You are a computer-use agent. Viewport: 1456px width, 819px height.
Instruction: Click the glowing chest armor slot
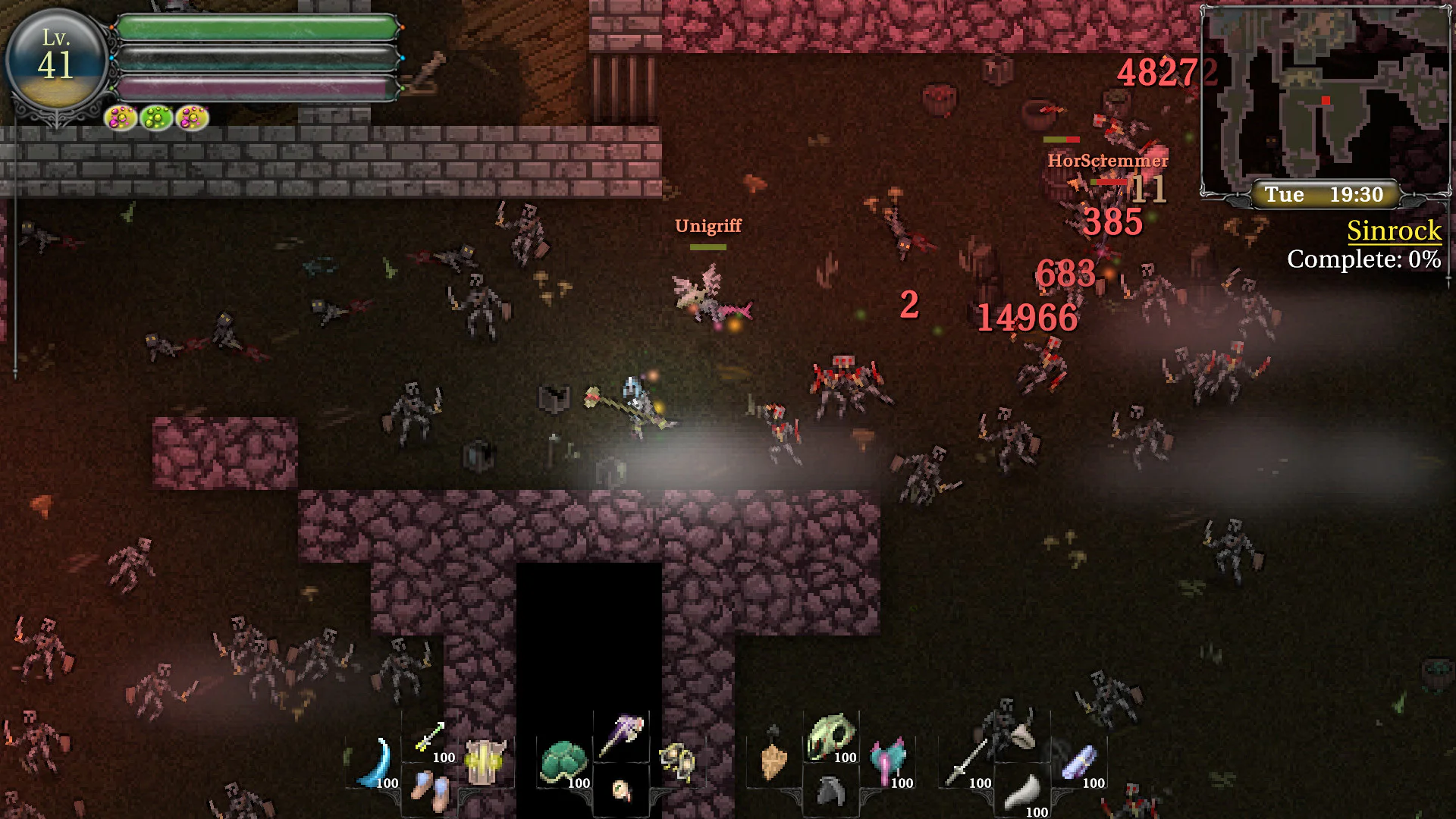pos(485,761)
